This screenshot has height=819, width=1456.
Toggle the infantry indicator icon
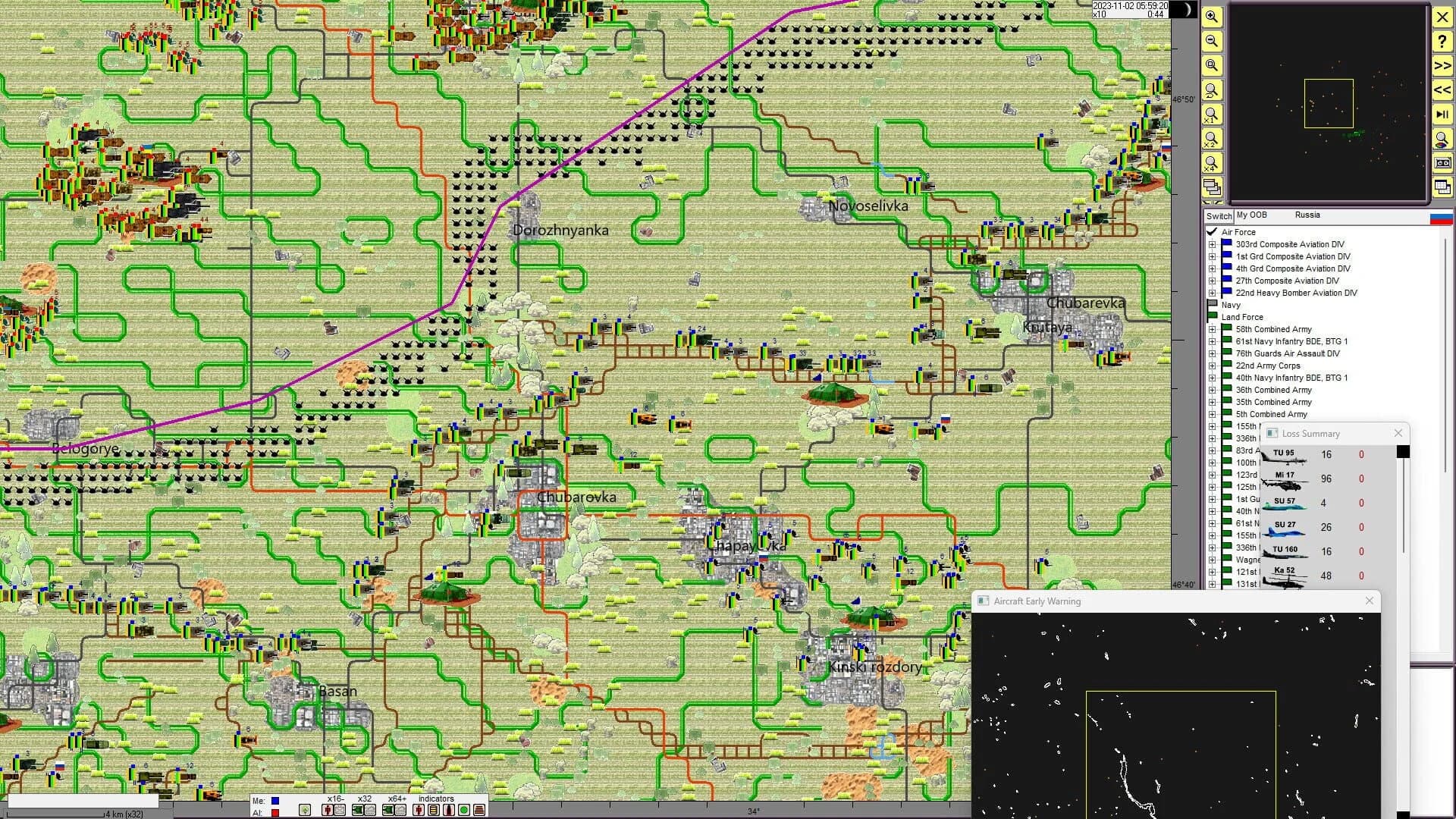pos(419,810)
